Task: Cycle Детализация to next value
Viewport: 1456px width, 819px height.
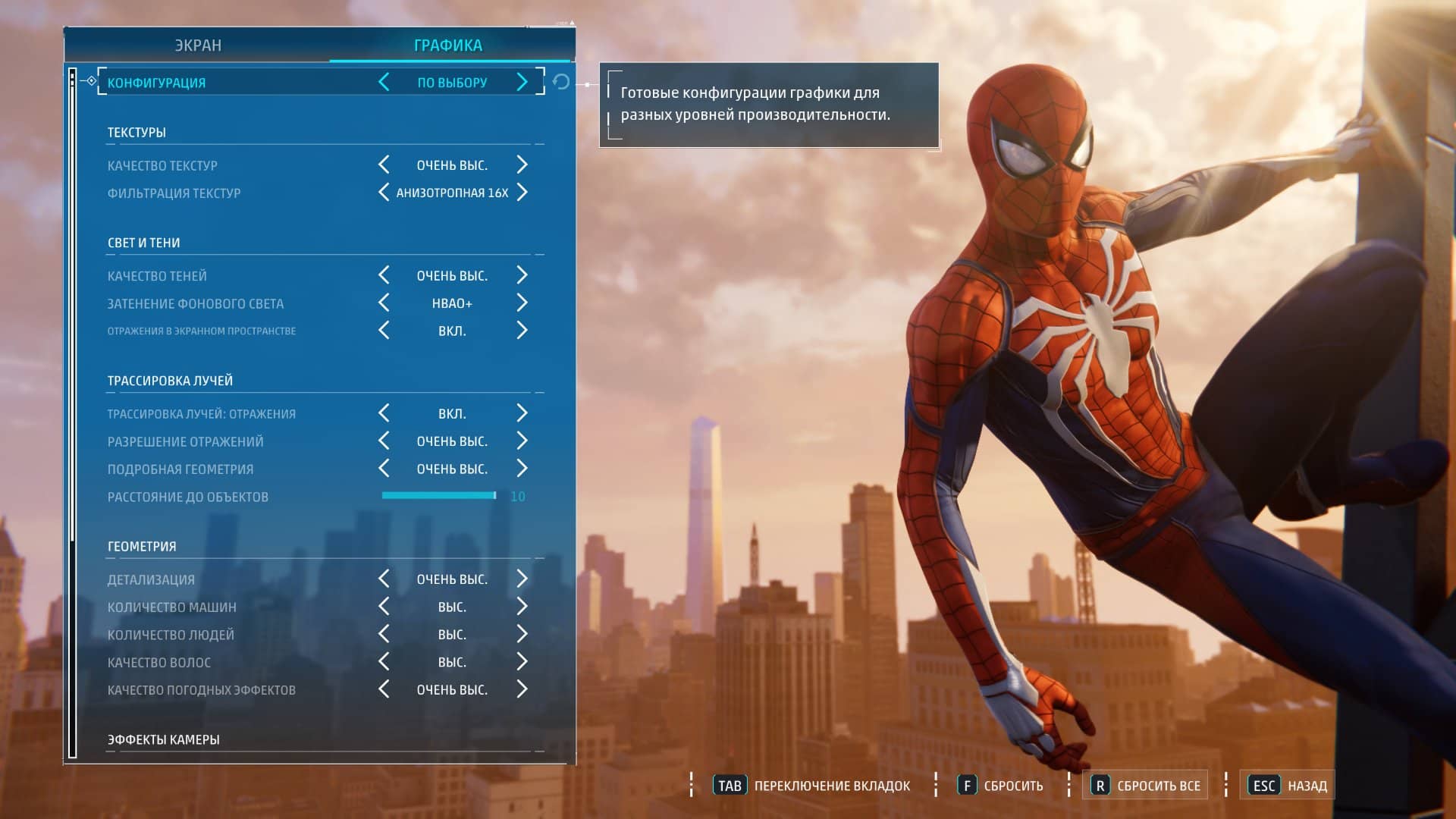Action: 522,579
